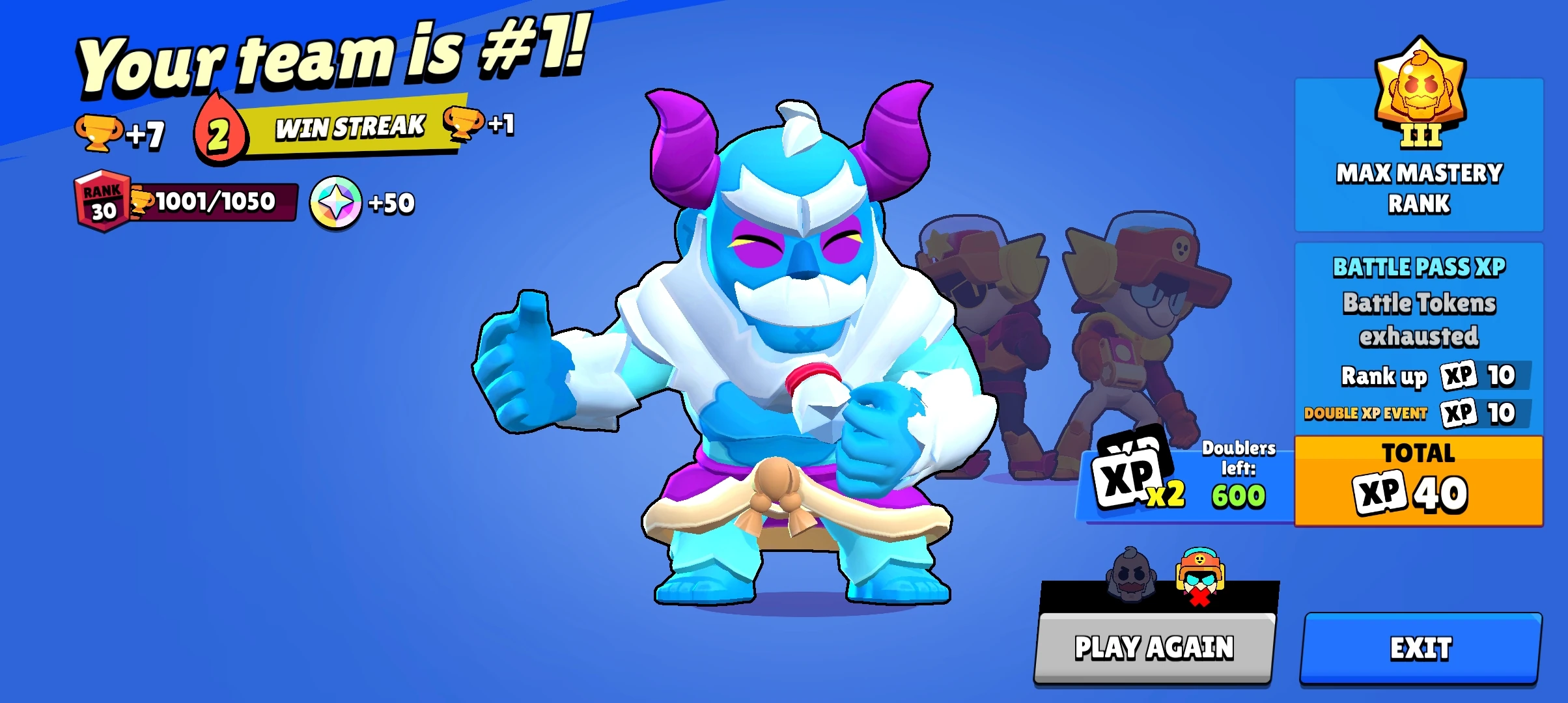Image resolution: width=1568 pixels, height=703 pixels.
Task: Select the Rank 30 badge icon
Action: click(x=102, y=202)
